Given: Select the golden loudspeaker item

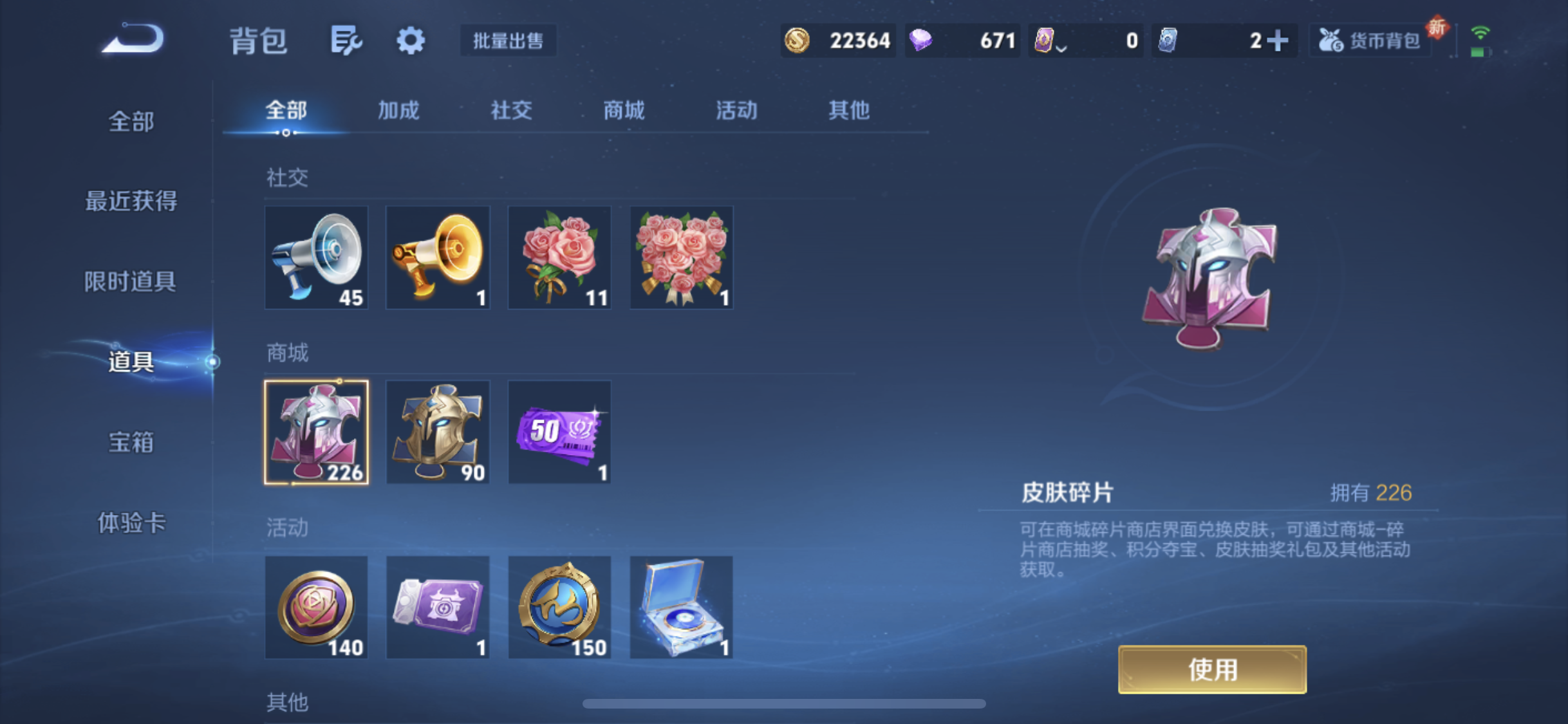Looking at the screenshot, I should tap(438, 257).
